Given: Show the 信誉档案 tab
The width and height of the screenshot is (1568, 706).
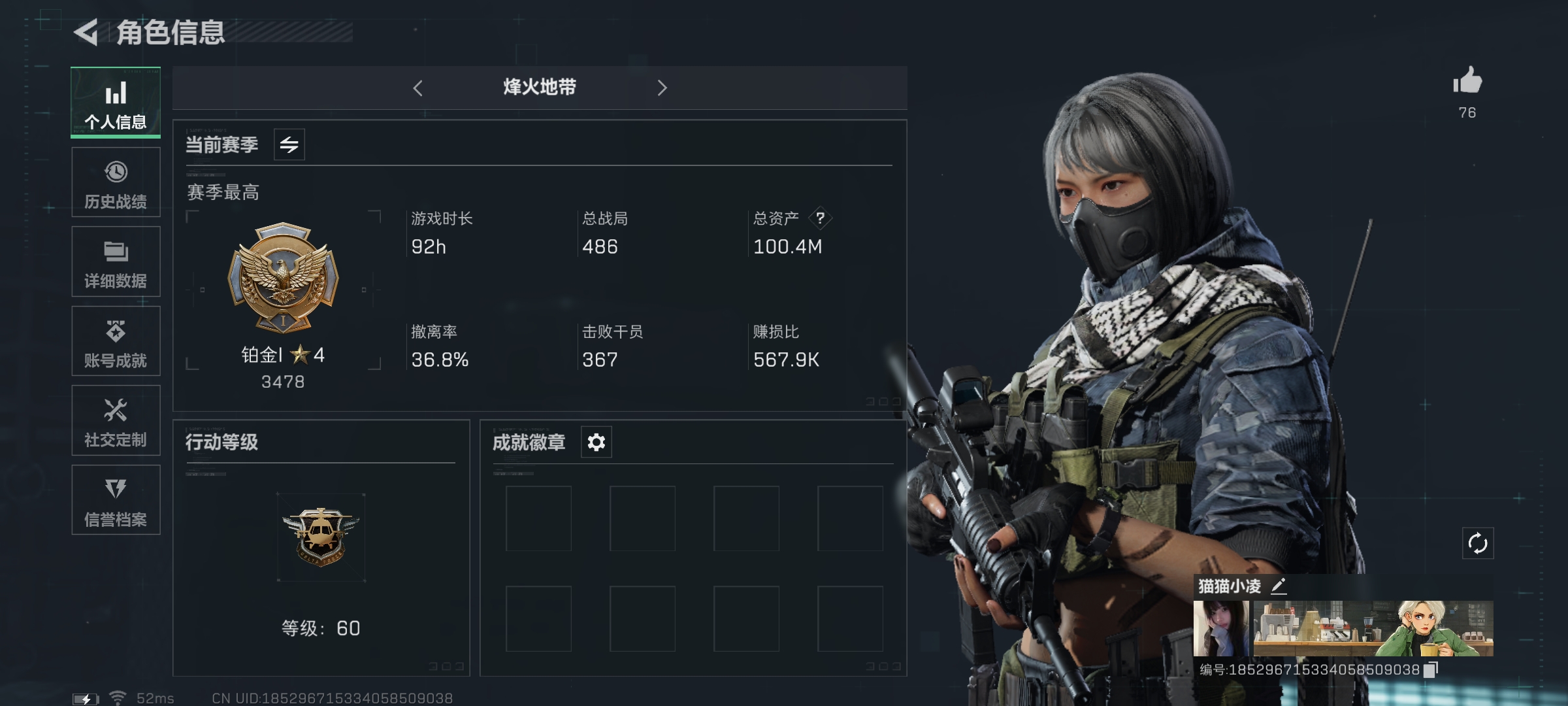Looking at the screenshot, I should [x=116, y=500].
